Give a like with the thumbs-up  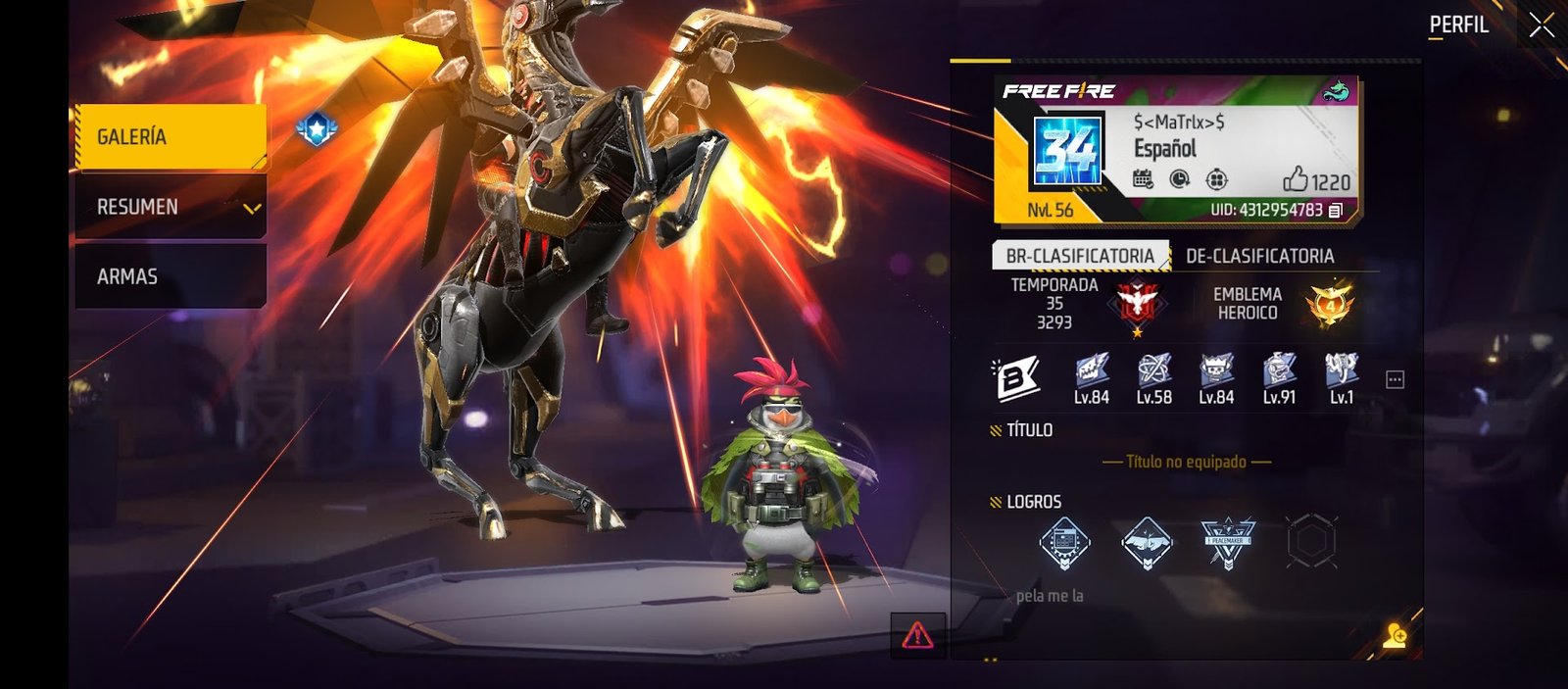click(1296, 179)
